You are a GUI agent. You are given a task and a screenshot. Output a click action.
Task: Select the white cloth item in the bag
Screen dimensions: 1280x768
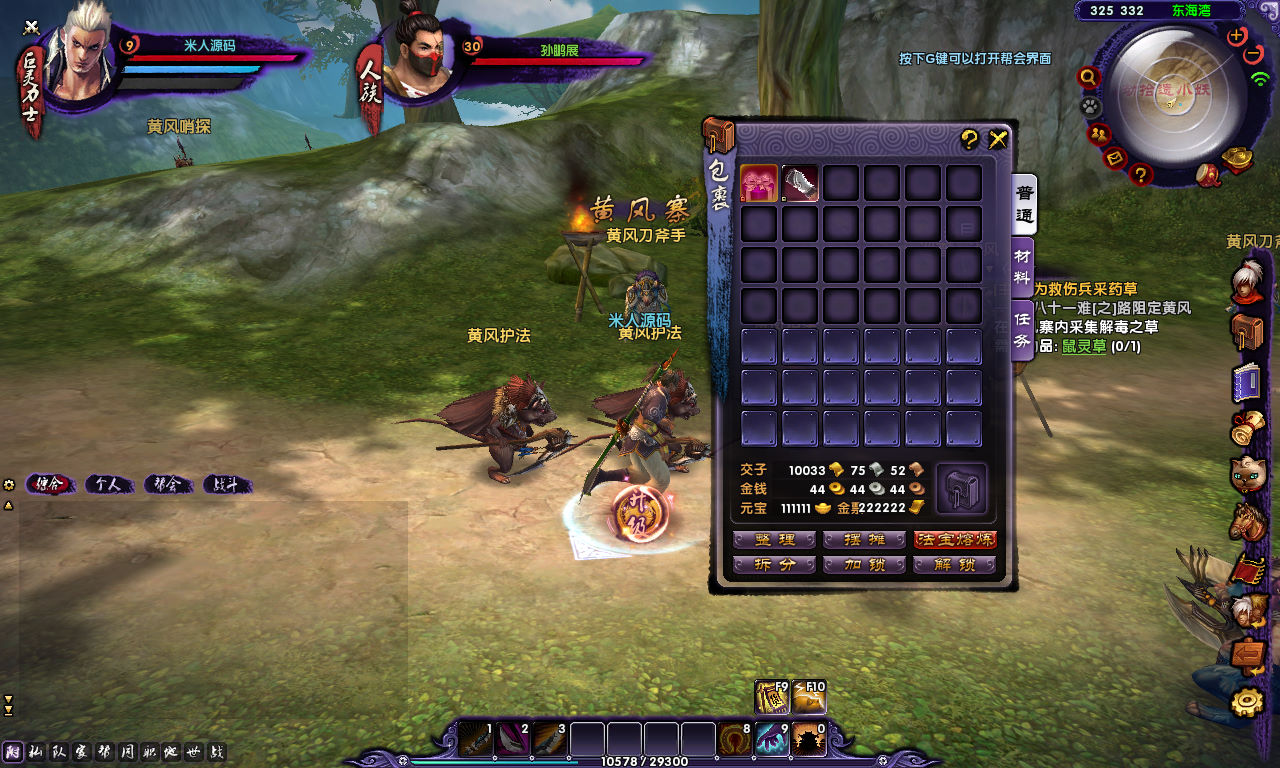point(800,183)
